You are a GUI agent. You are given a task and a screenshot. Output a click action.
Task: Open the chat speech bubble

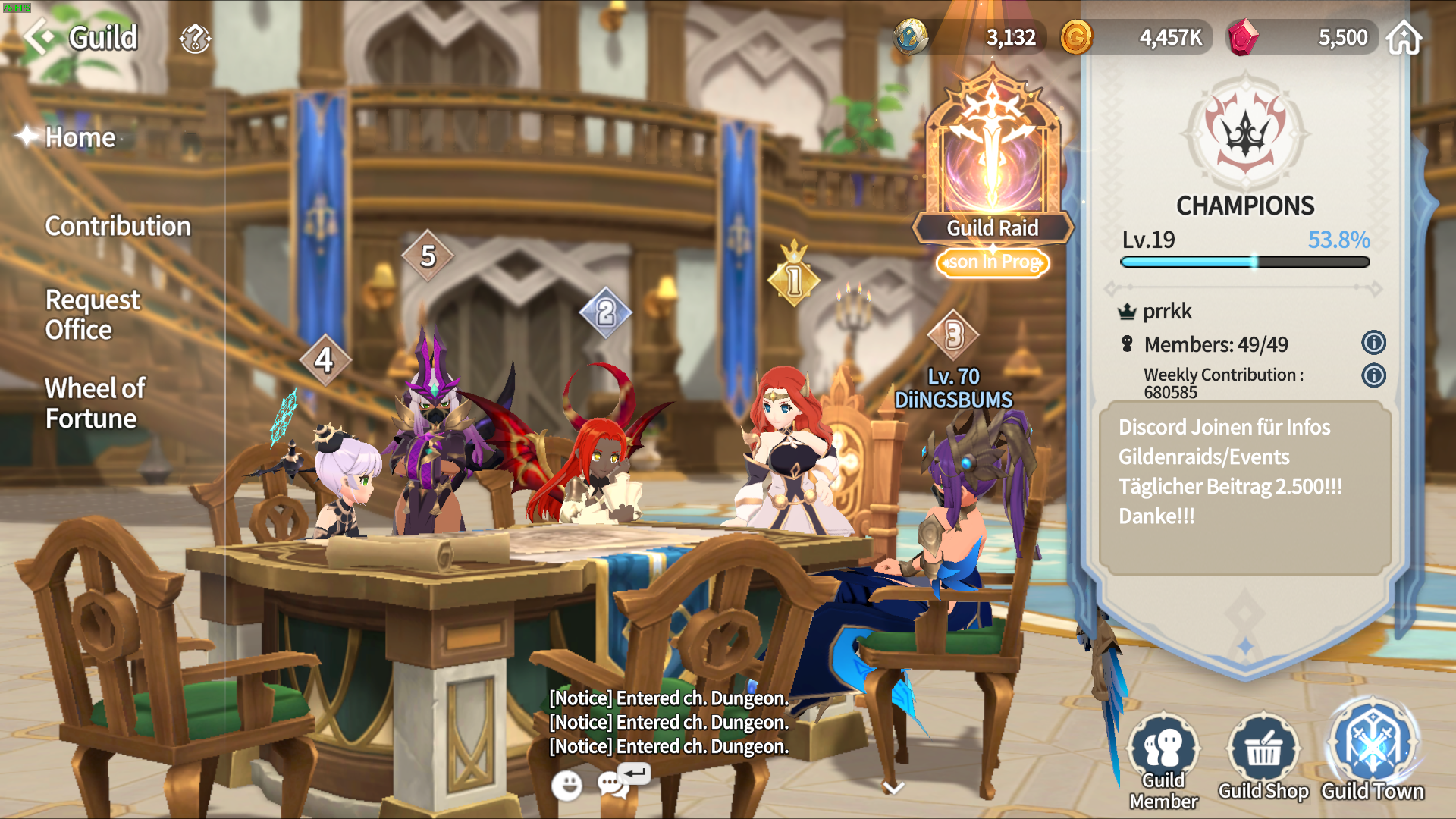[613, 785]
